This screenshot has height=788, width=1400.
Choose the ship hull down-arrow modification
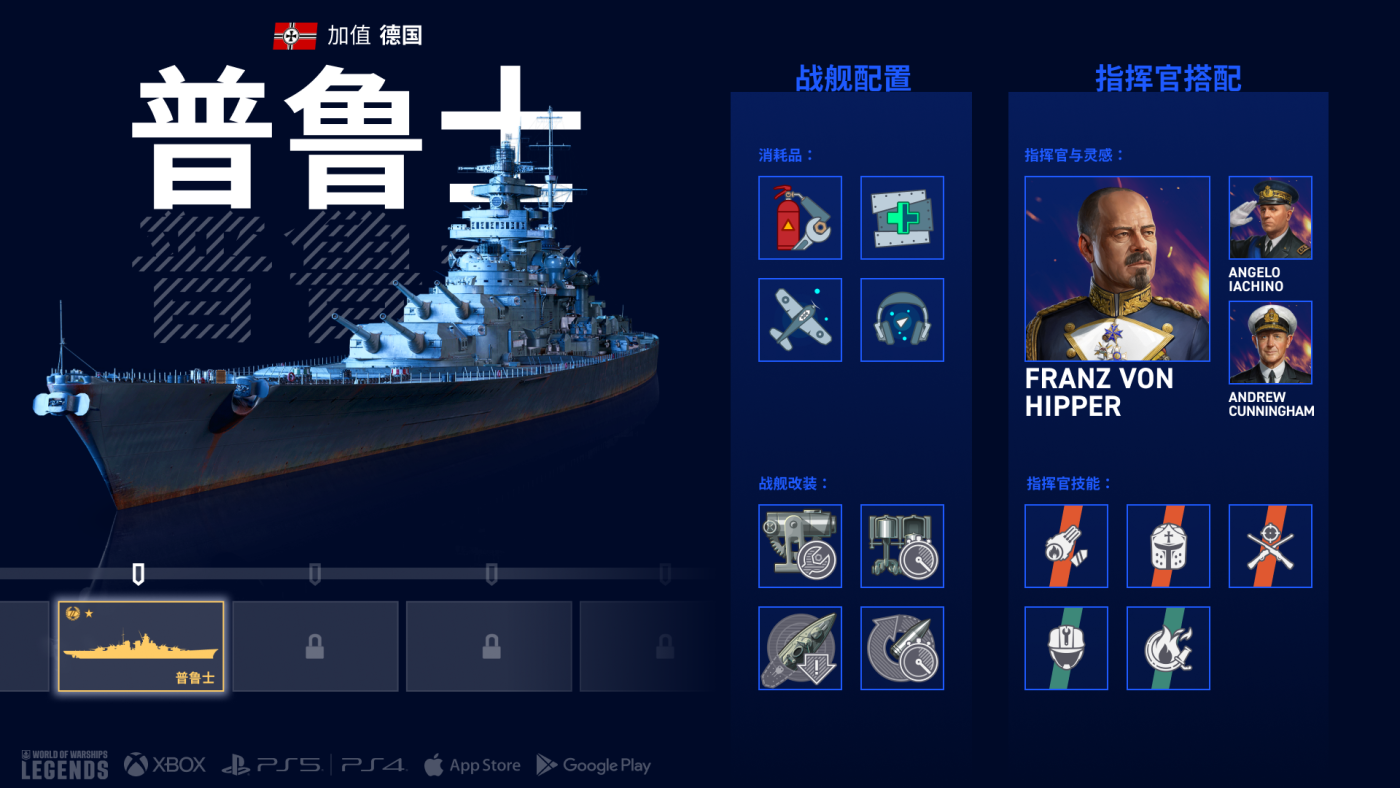click(800, 648)
